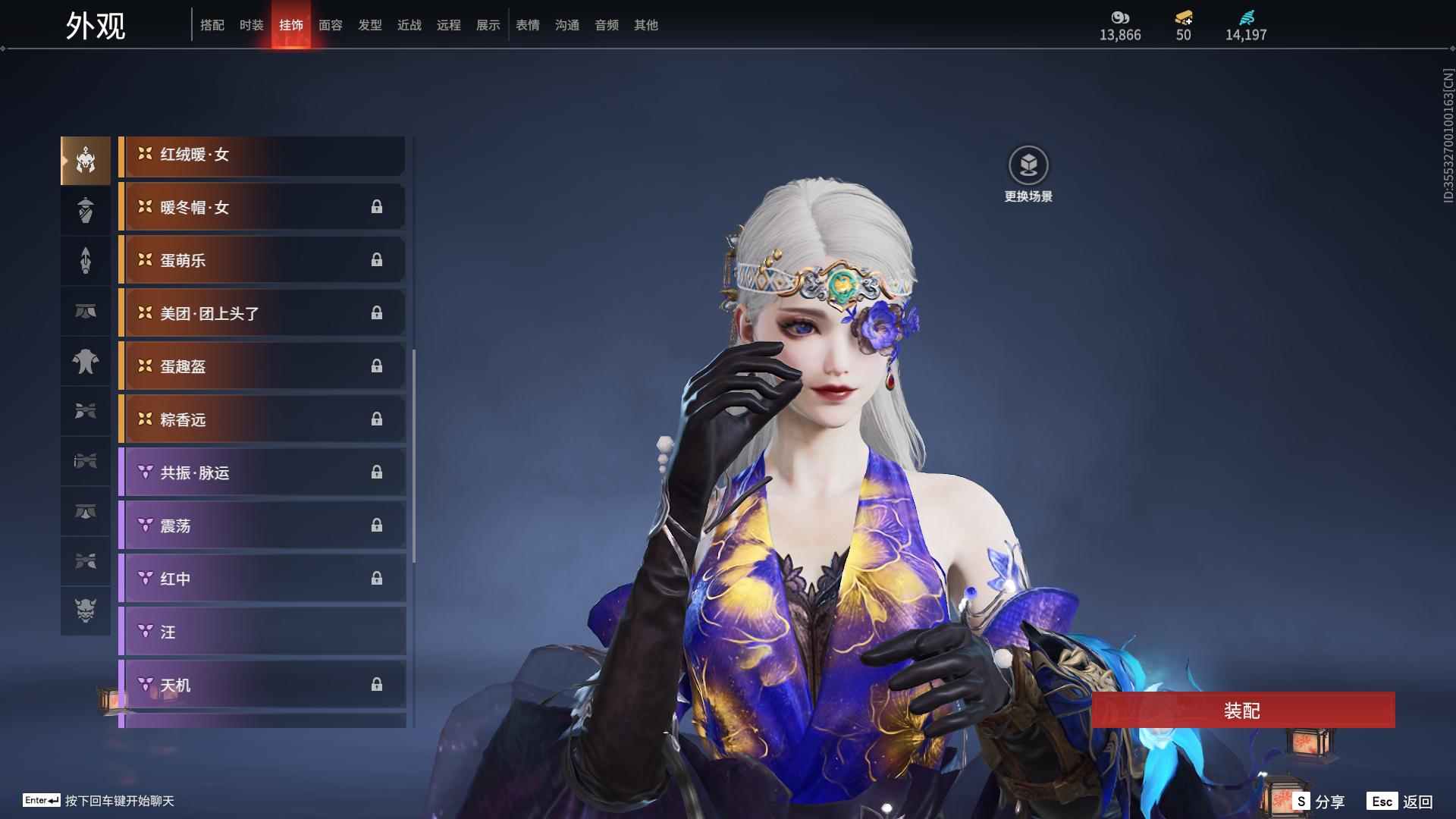Go to the 发型 tab
The width and height of the screenshot is (1456, 819).
point(369,25)
